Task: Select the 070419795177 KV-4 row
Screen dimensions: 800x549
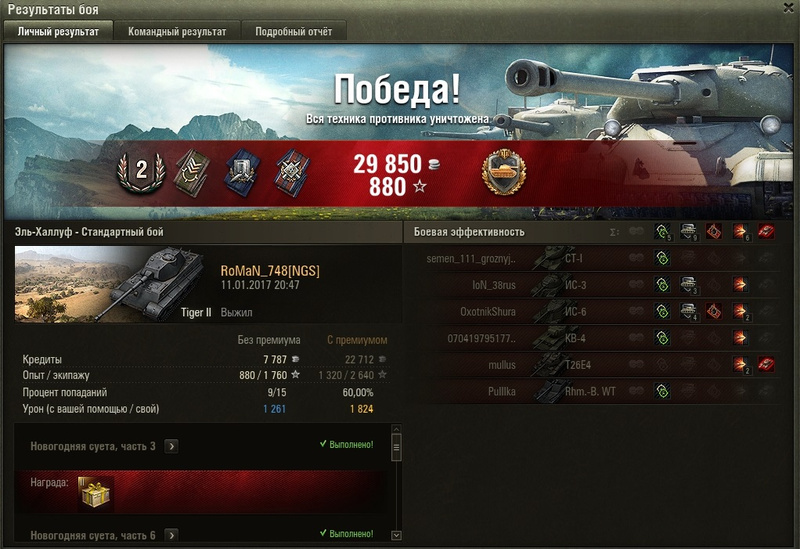Action: click(600, 337)
